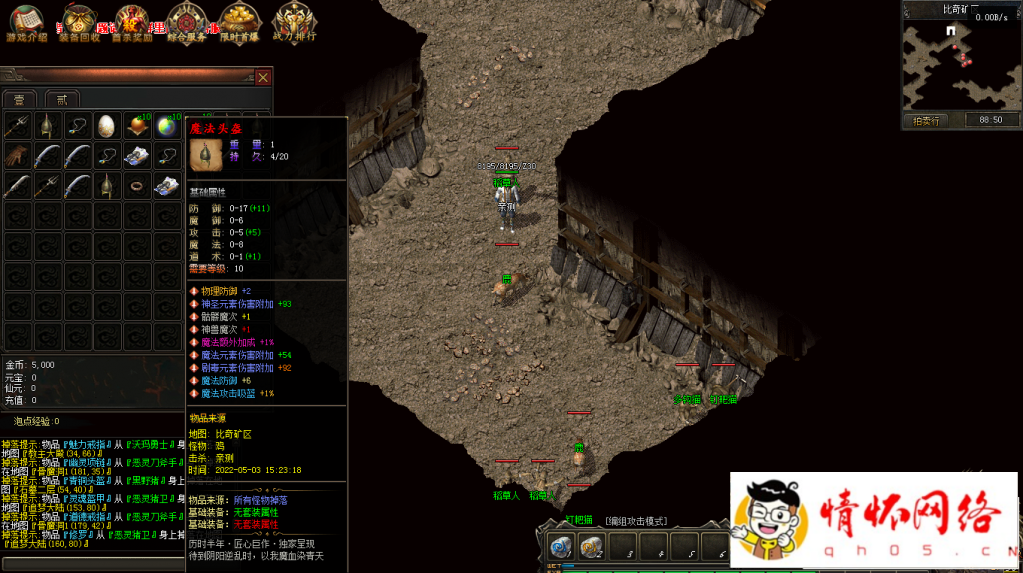
Task: Open the 限时首爆 limited-time first drop menu
Action: point(239,22)
